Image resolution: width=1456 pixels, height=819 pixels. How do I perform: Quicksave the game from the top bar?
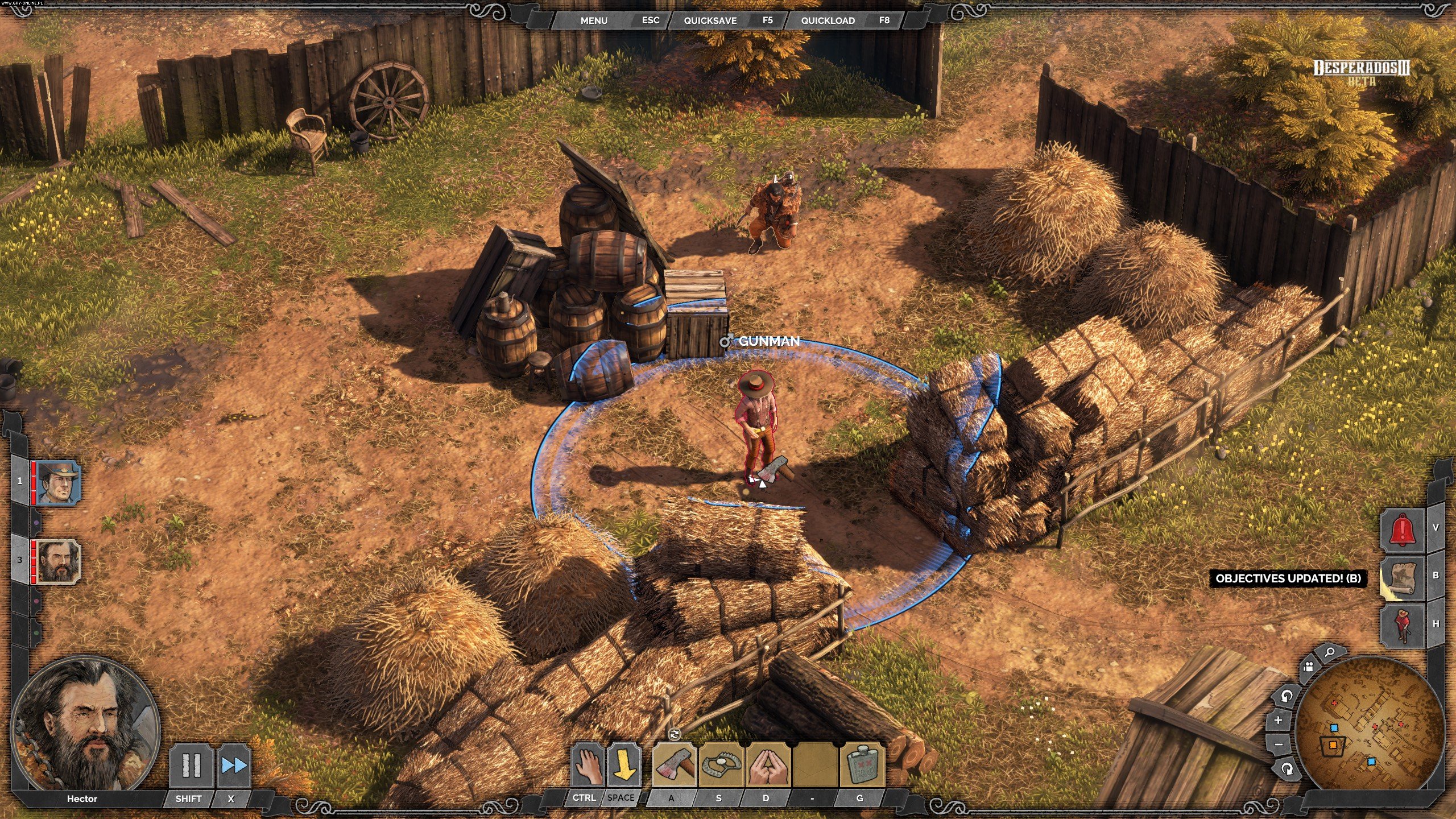pyautogui.click(x=710, y=20)
